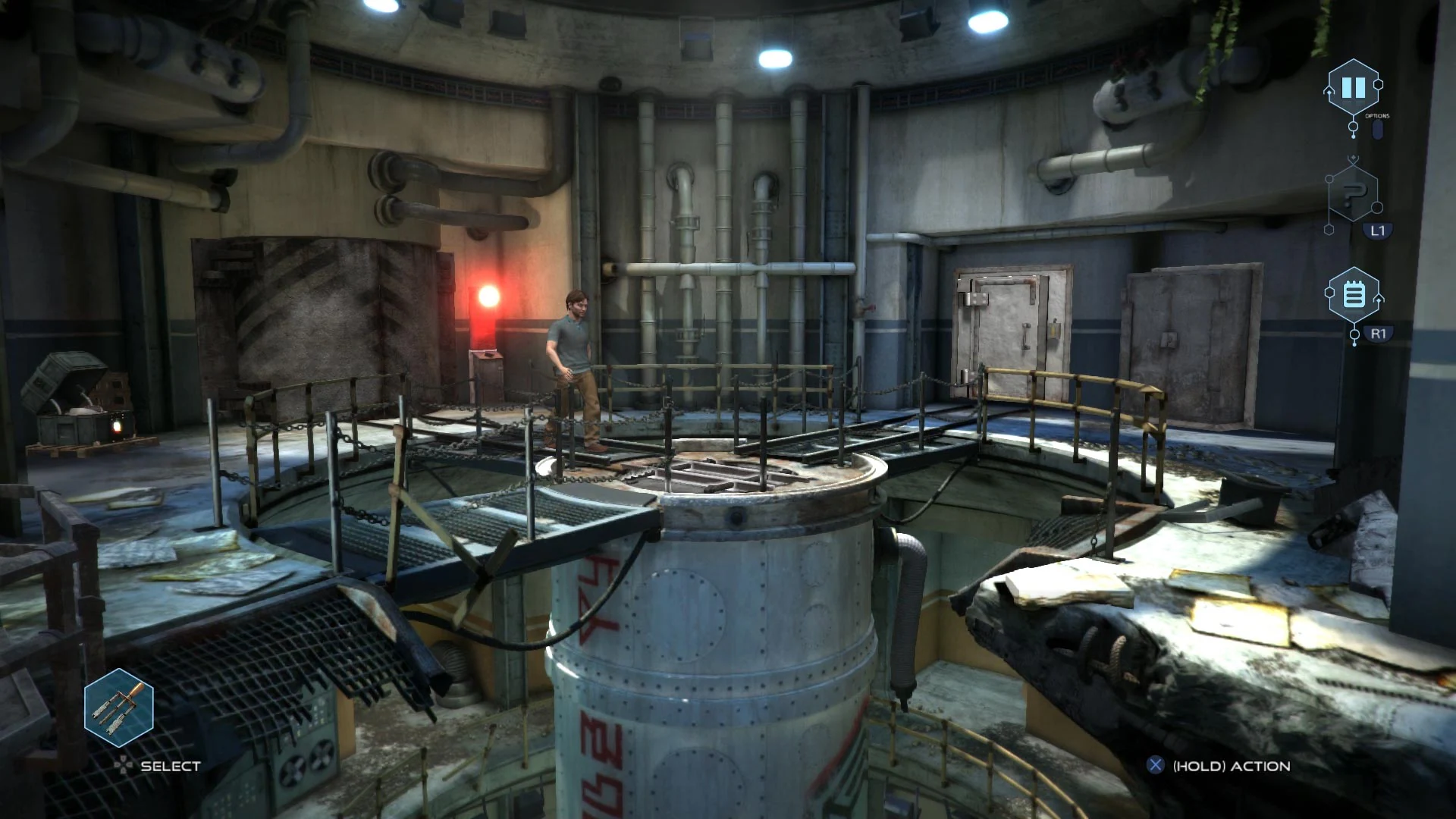
Task: Toggle the red warning beacon light
Action: (x=488, y=297)
